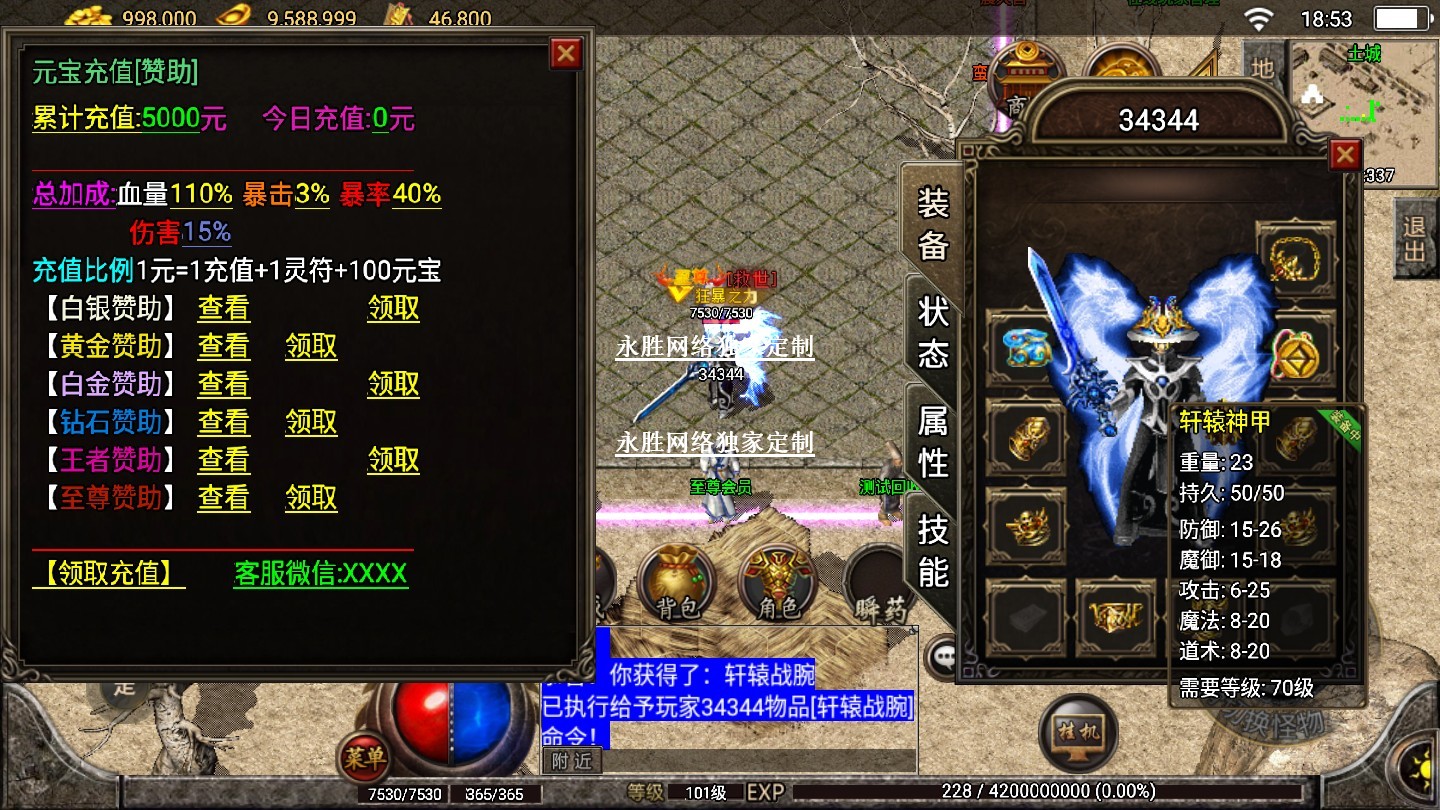
Task: Switch chat to the 附近 channel
Action: [x=572, y=761]
